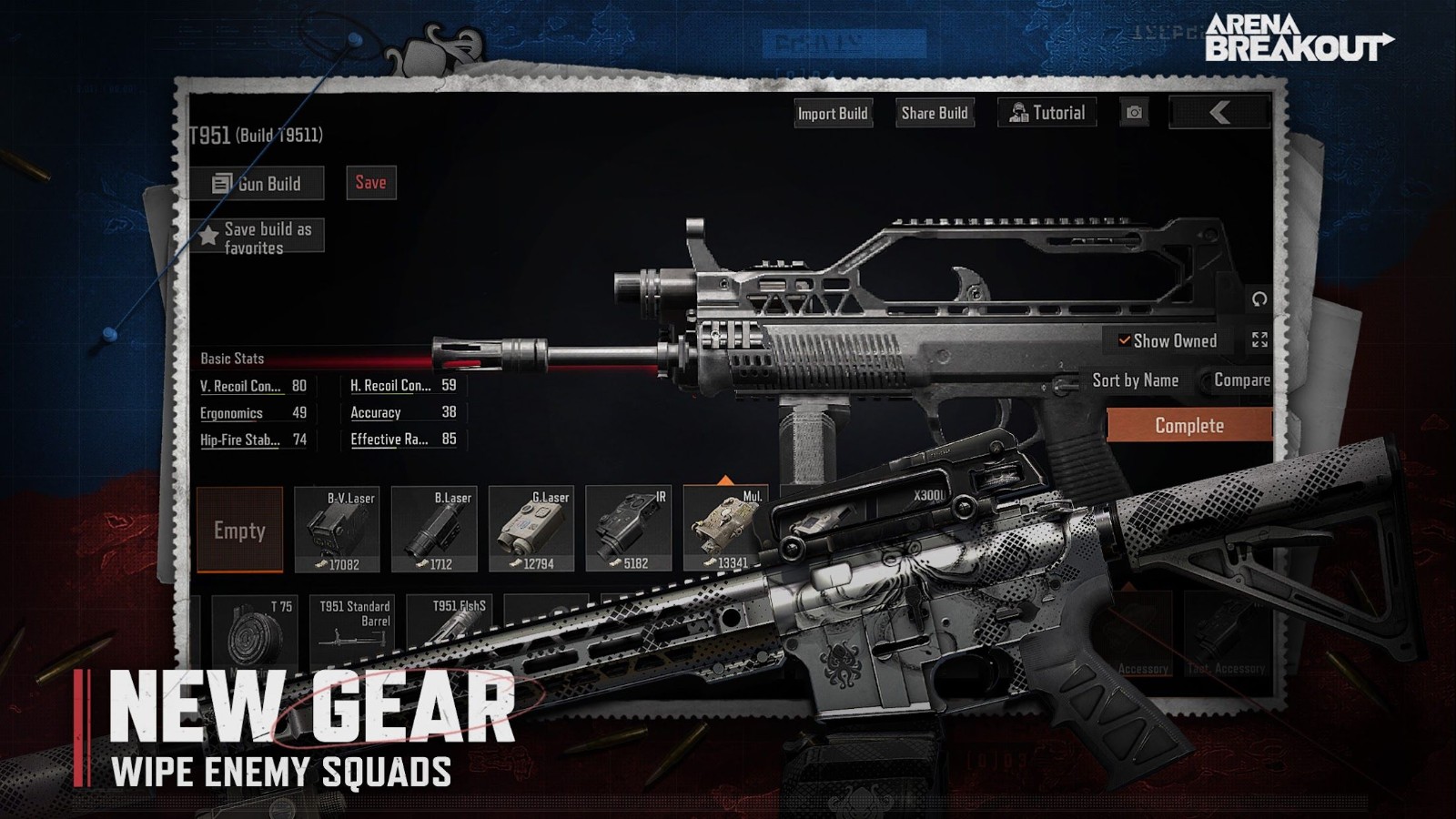Select the Empty attachment slot
The width and height of the screenshot is (1456, 819).
click(239, 530)
